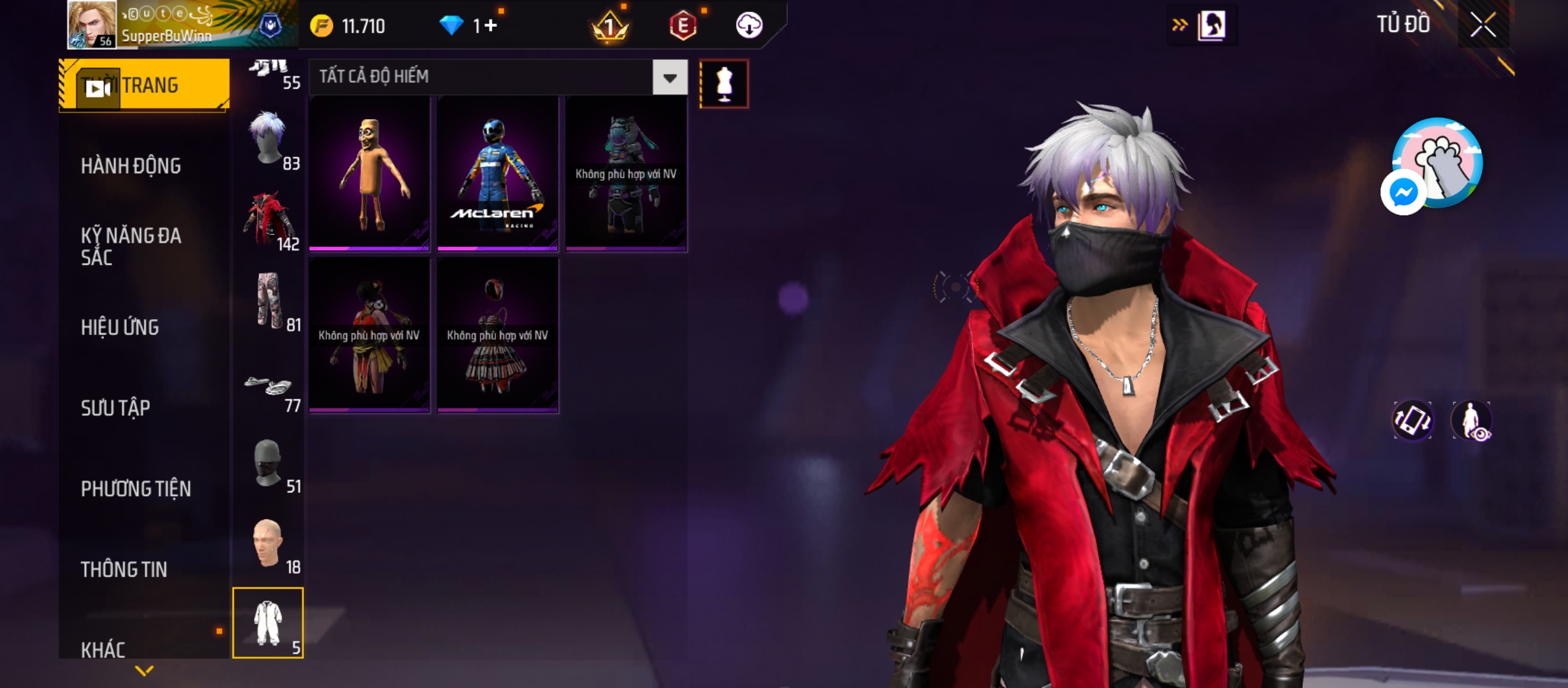Select the THỜI TRANG tab
Screen dimensions: 1568x688
(x=144, y=85)
